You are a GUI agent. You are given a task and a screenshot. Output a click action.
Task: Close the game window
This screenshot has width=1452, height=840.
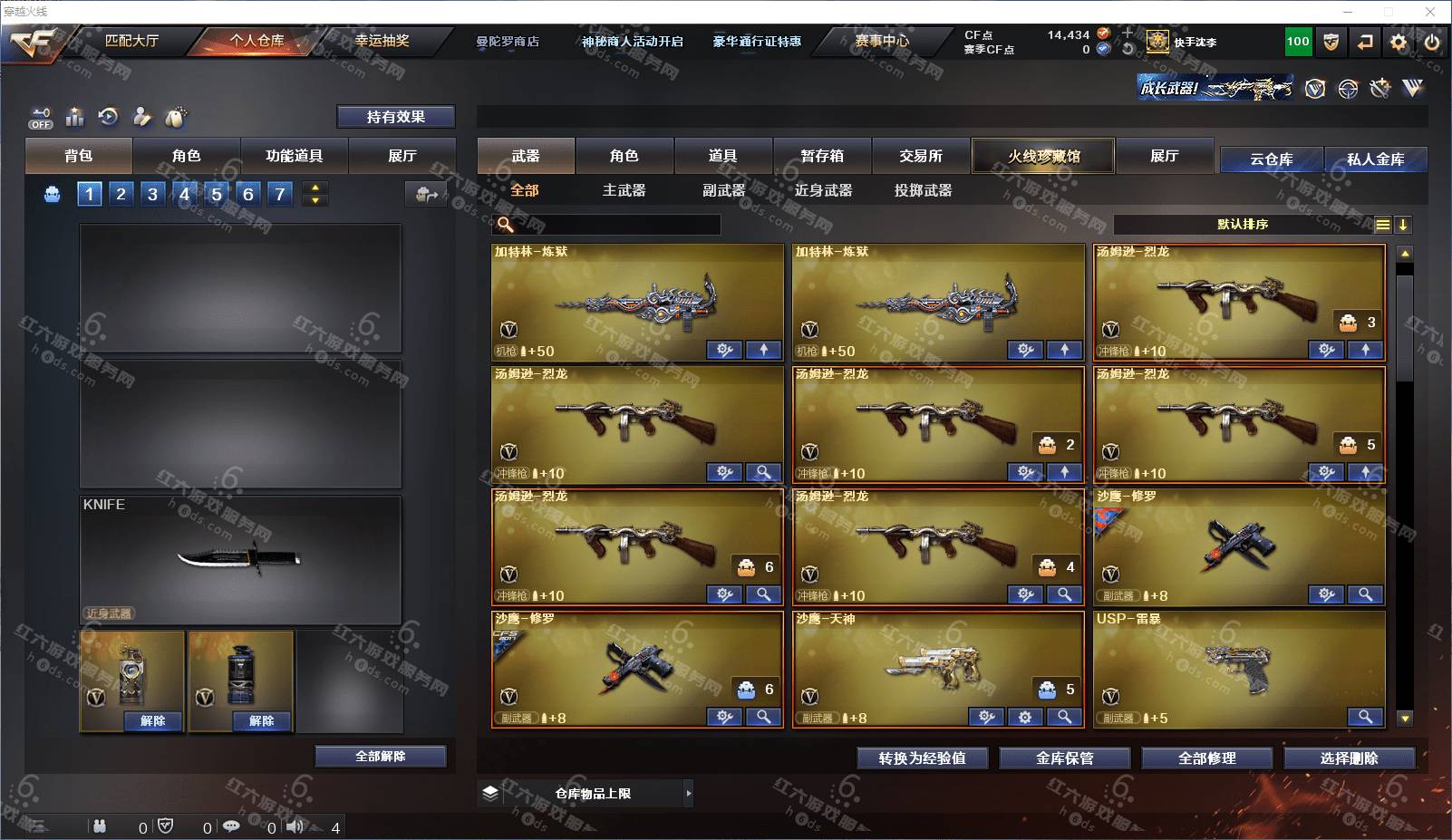1430,12
